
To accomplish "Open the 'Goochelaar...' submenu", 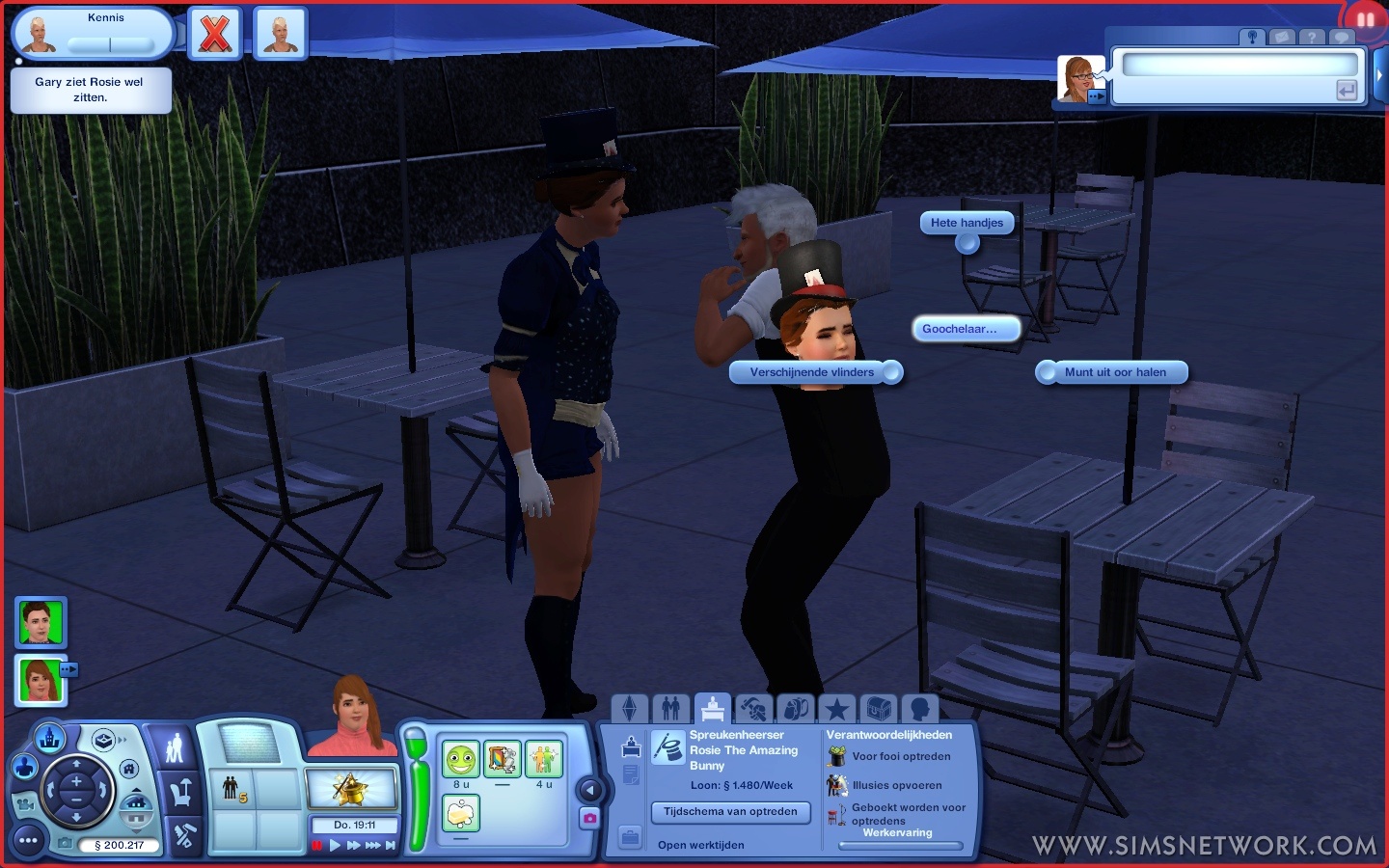I will pyautogui.click(x=960, y=329).
